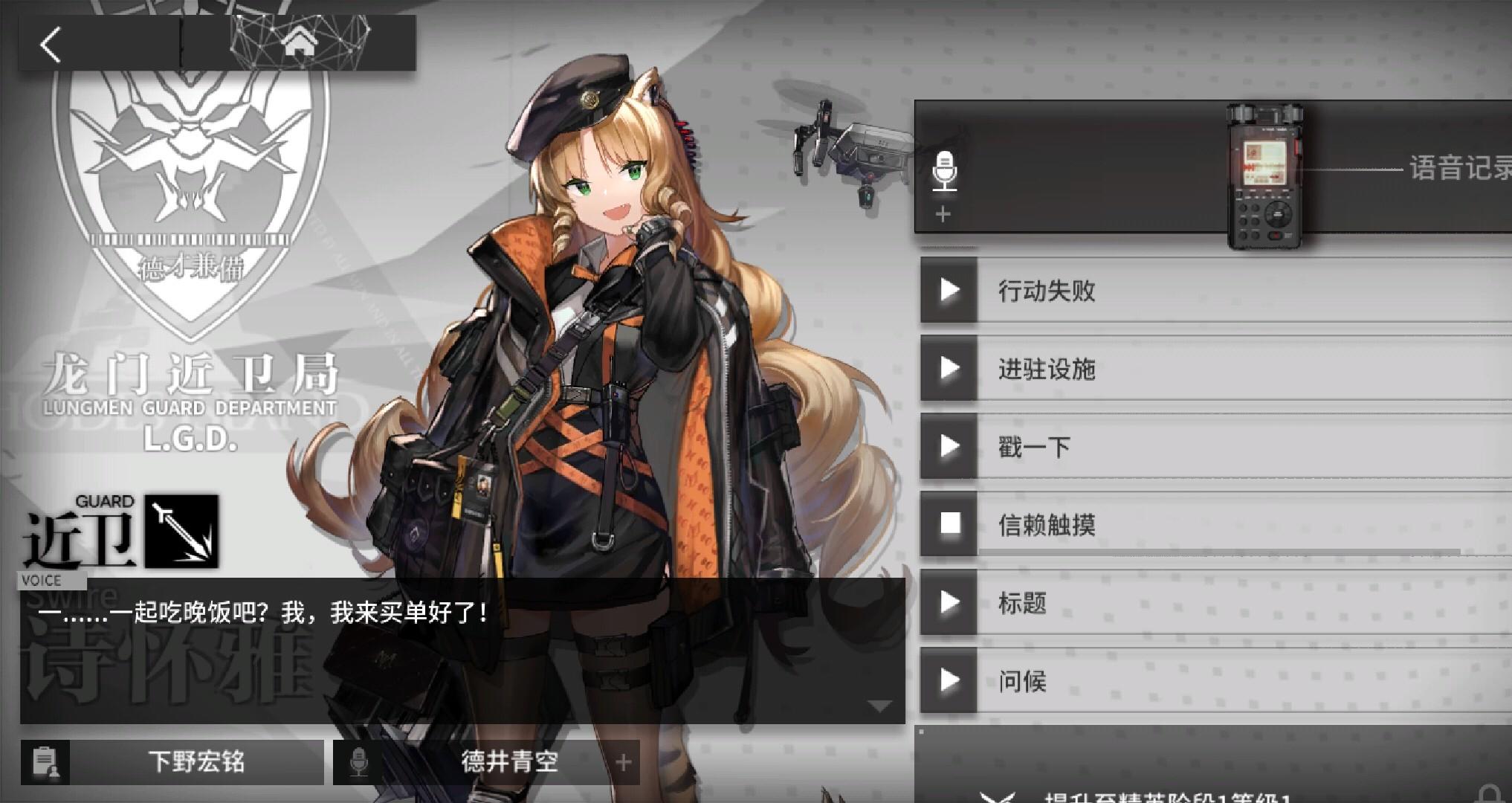The height and width of the screenshot is (803, 1512).
Task: Play the 标题 voice line
Action: coord(948,604)
